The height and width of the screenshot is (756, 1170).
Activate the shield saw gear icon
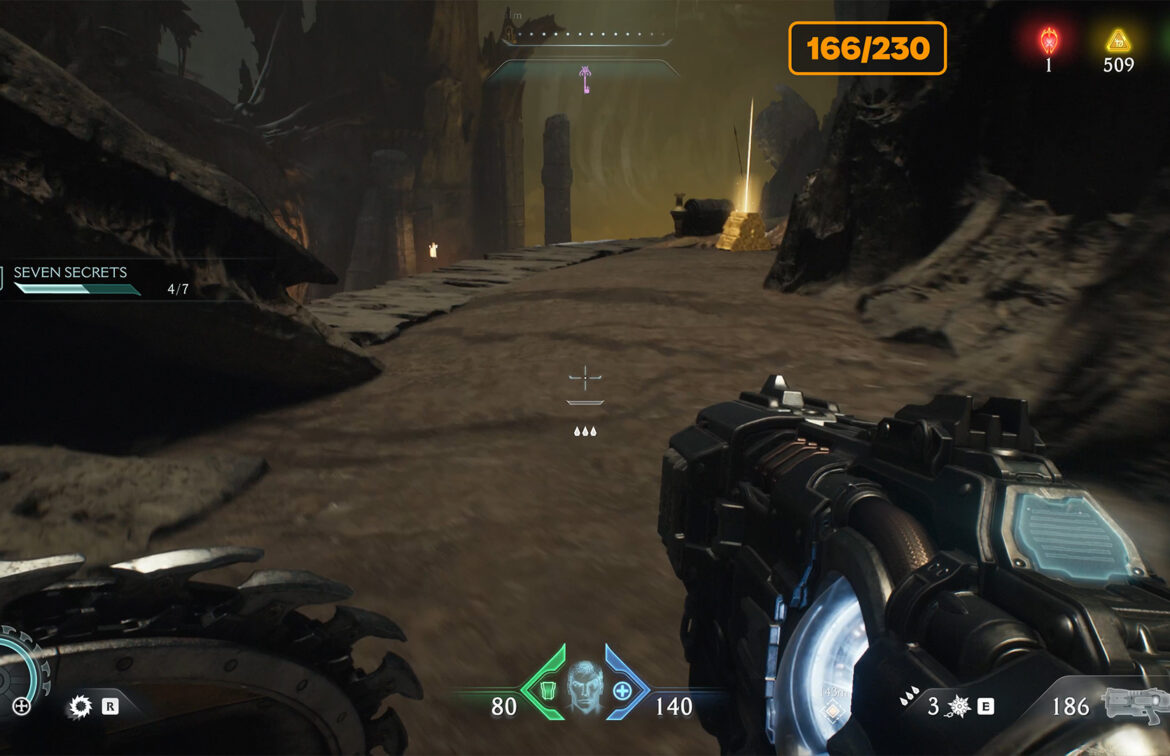[x=79, y=707]
